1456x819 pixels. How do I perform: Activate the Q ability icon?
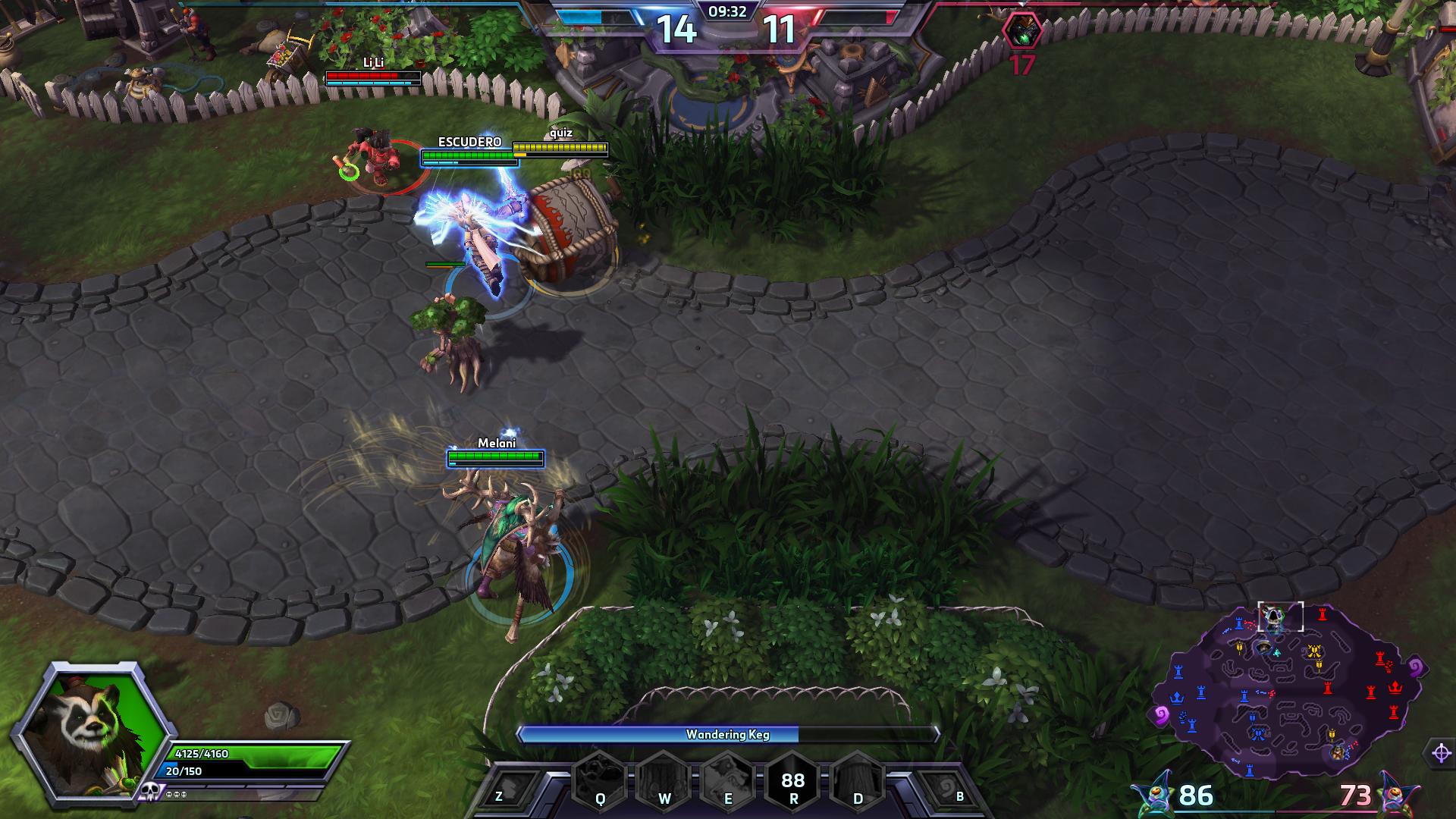click(600, 779)
